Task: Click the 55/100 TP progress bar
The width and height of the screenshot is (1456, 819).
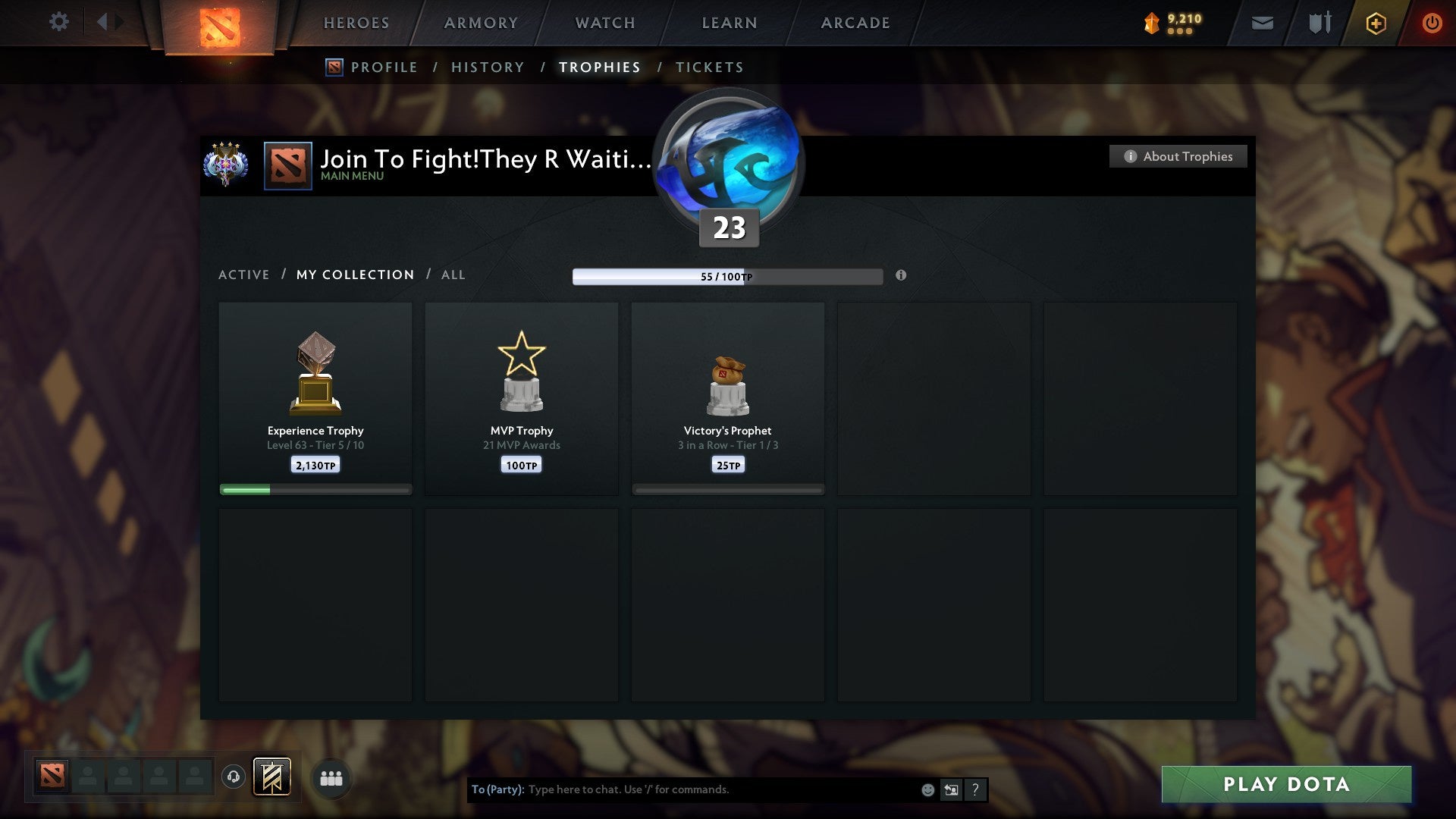Action: pyautogui.click(x=726, y=276)
